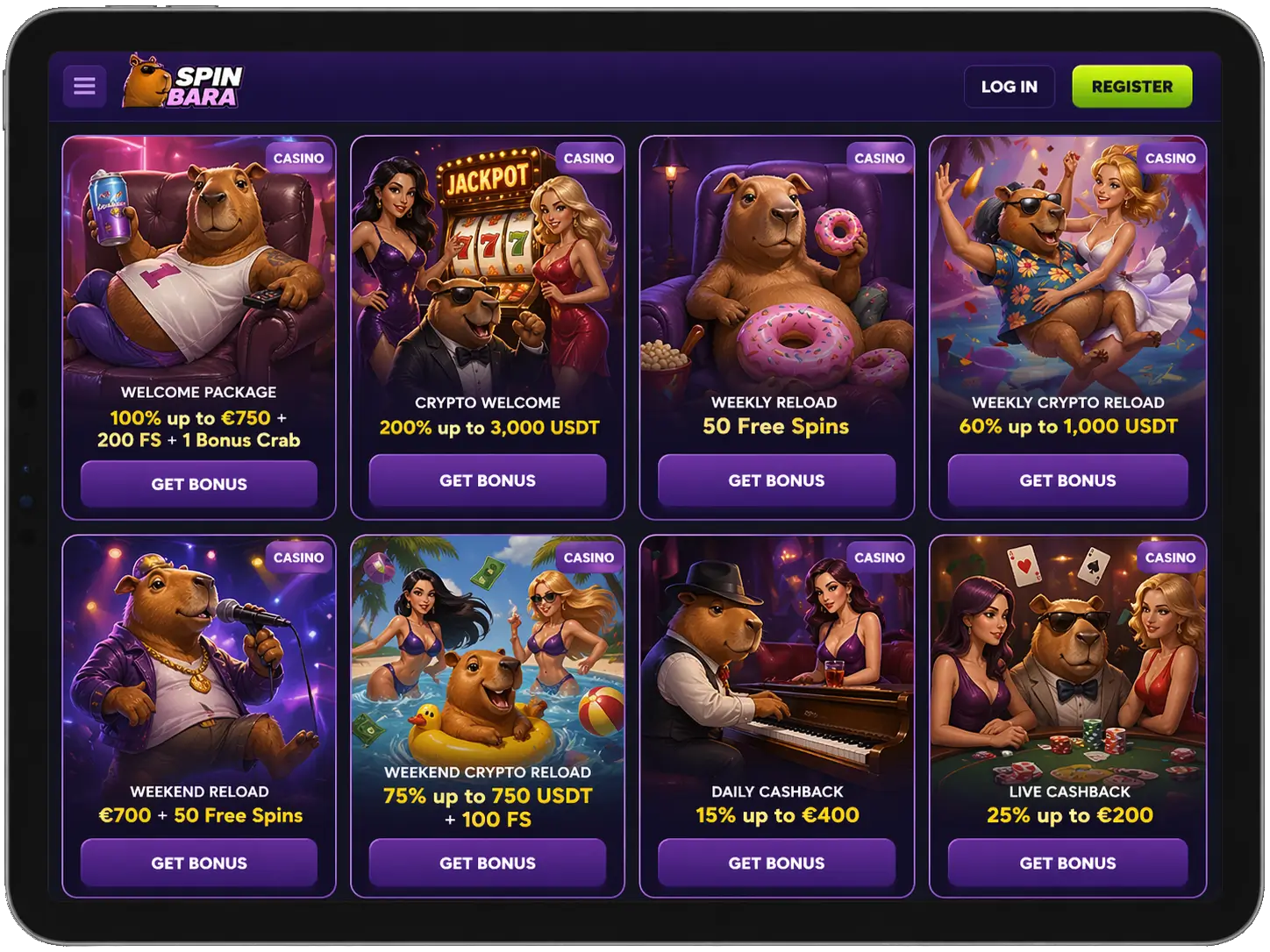
Task: Select the CASINO badge on Welcome Package card
Action: tap(297, 159)
